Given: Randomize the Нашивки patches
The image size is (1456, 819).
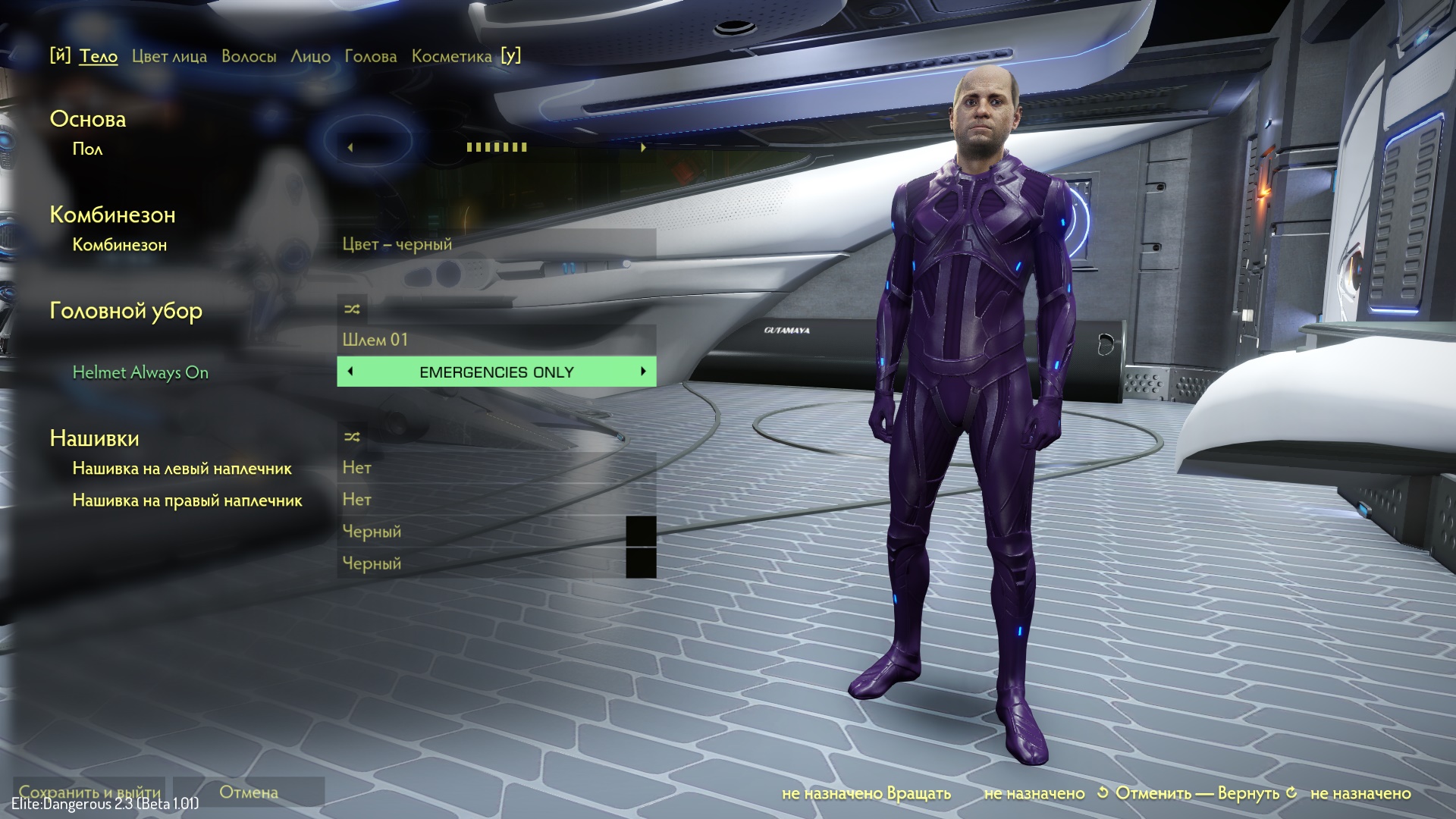Looking at the screenshot, I should coord(352,437).
